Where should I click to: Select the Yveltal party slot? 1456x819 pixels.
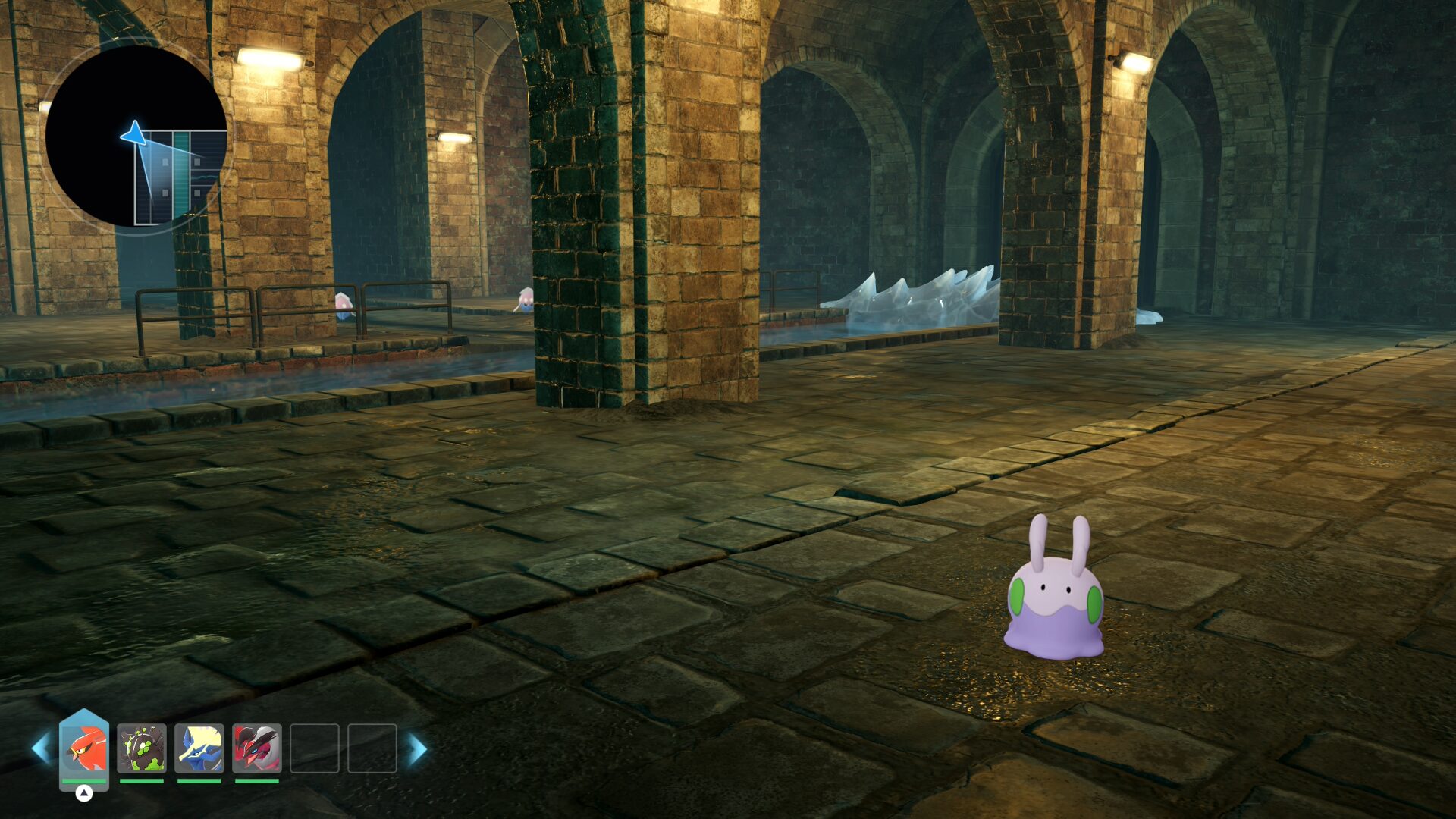pyautogui.click(x=257, y=748)
